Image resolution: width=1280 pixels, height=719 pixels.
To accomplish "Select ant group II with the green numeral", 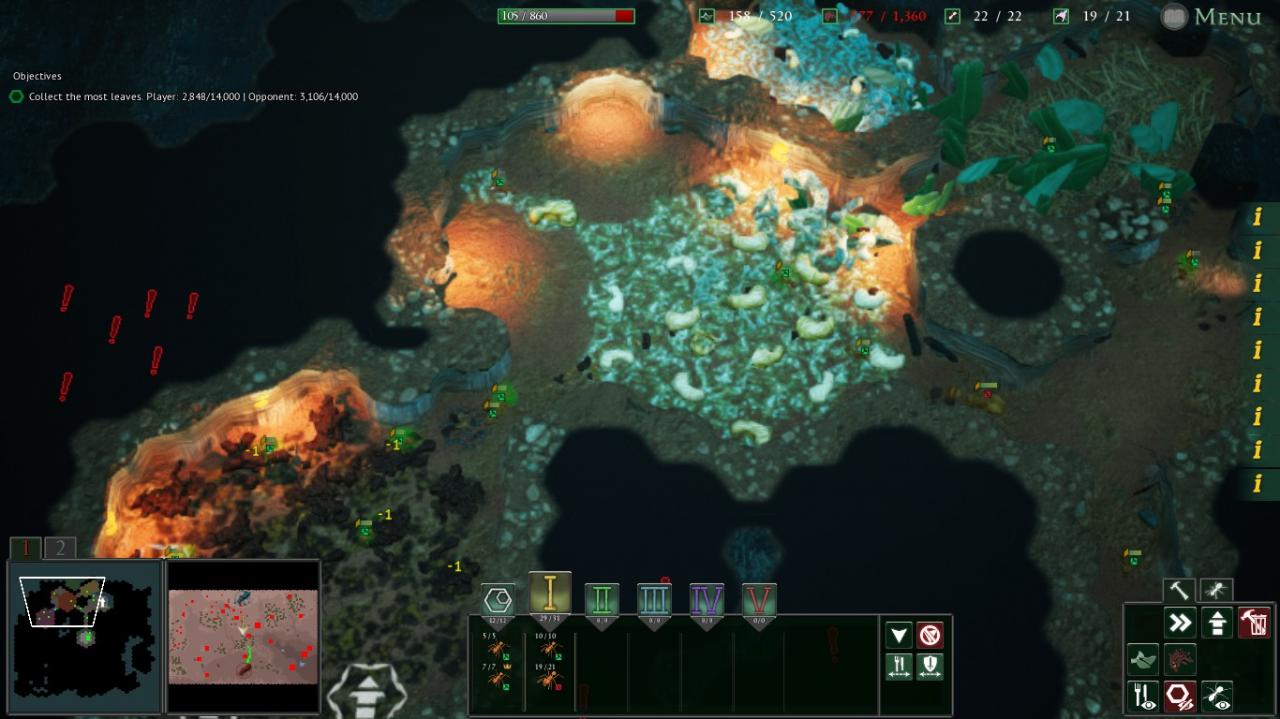I will pos(602,600).
